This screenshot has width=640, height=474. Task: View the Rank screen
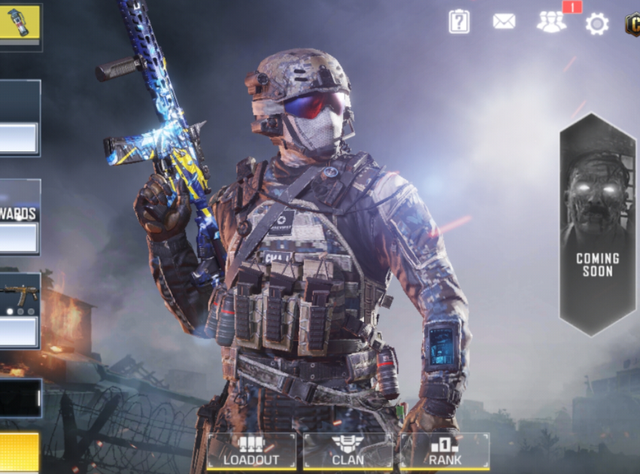[445, 450]
